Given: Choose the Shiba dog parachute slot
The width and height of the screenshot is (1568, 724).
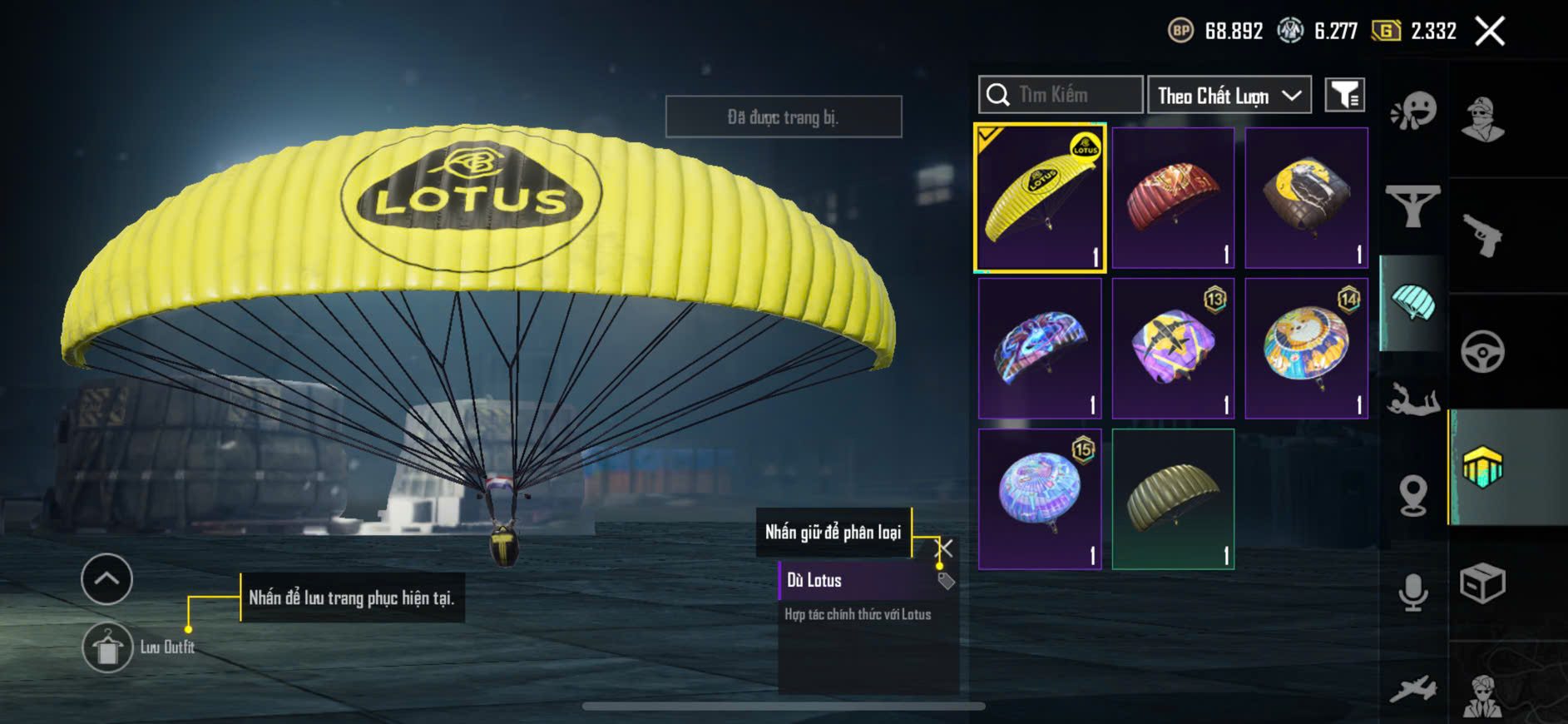Looking at the screenshot, I should [1306, 349].
